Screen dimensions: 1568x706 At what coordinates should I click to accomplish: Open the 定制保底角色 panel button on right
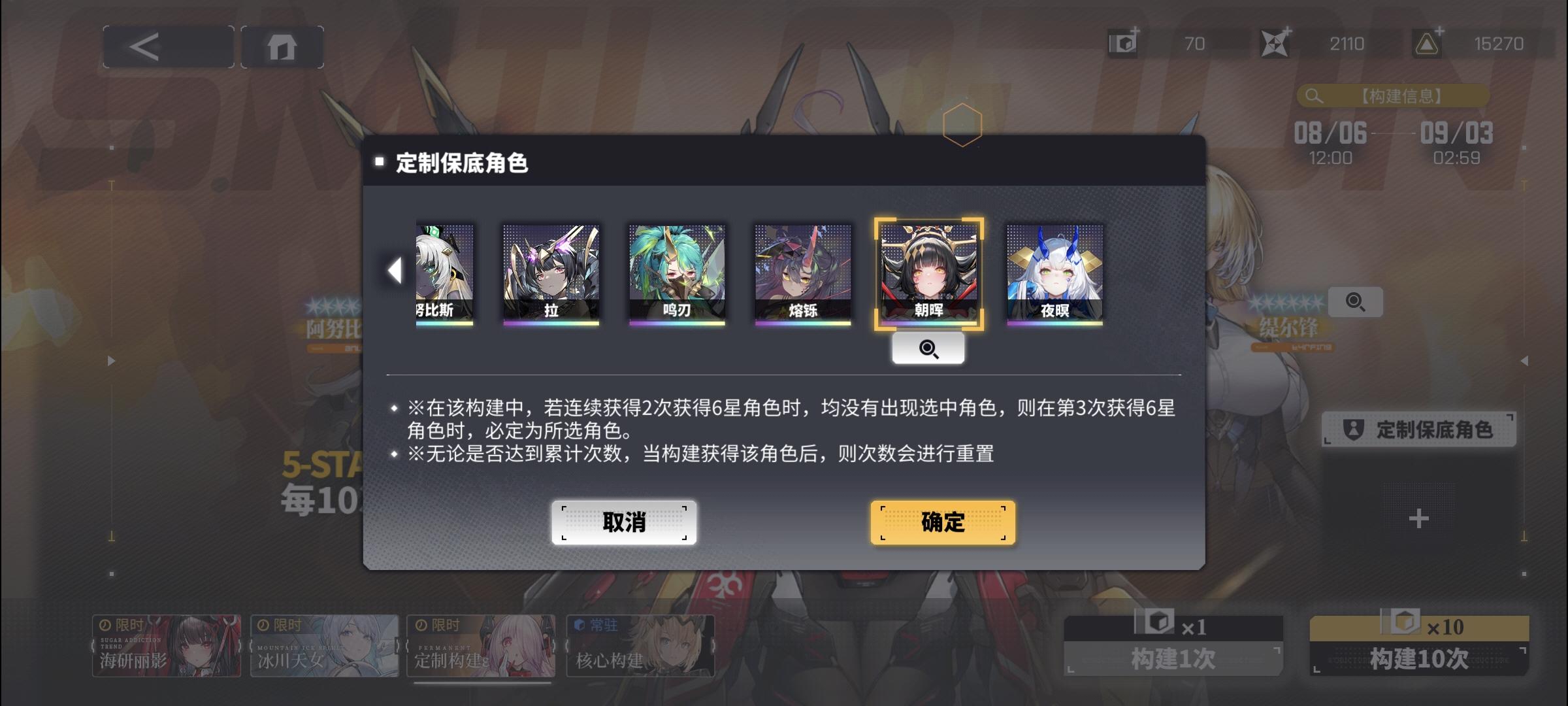(x=1419, y=430)
